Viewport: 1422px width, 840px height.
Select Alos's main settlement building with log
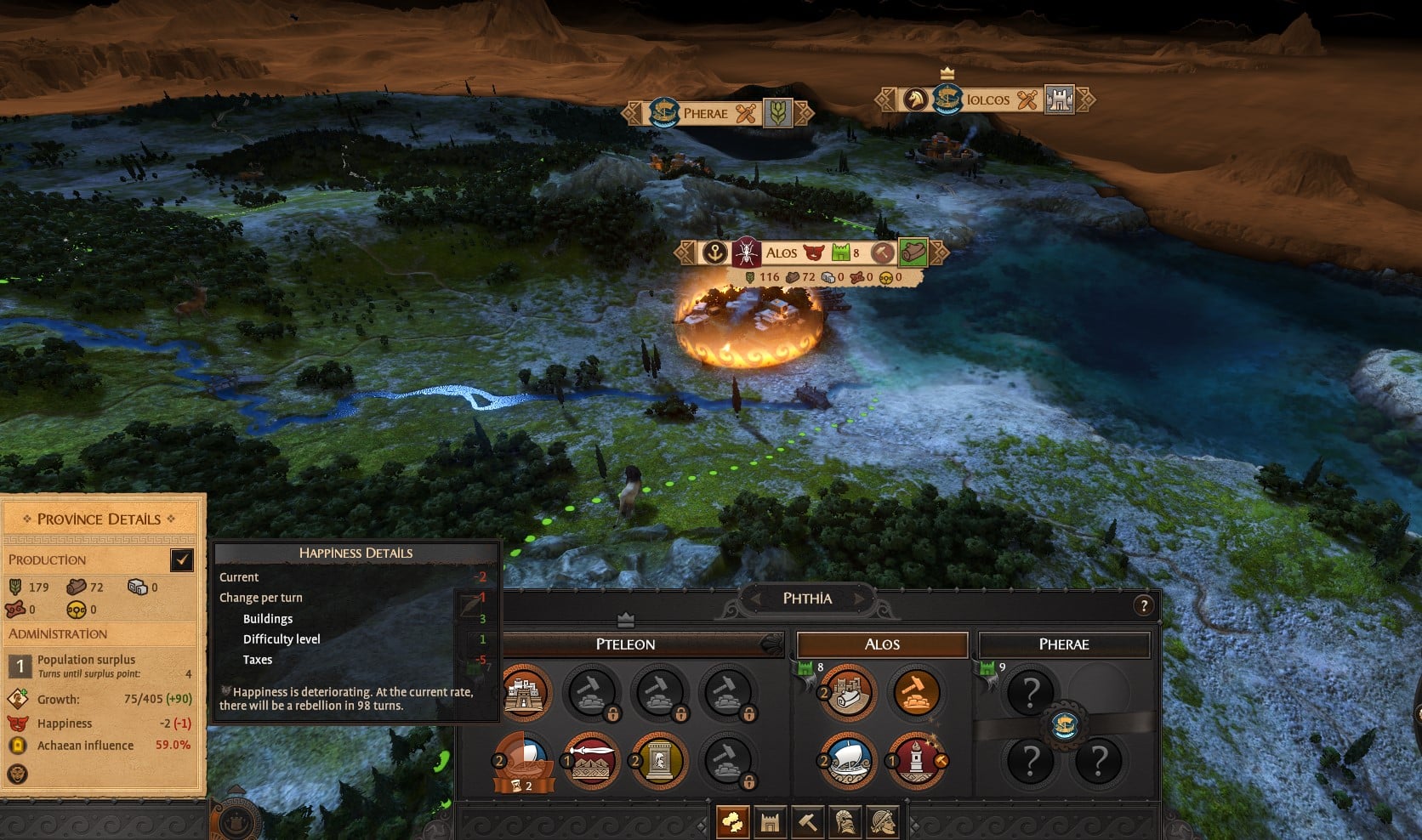coord(848,693)
